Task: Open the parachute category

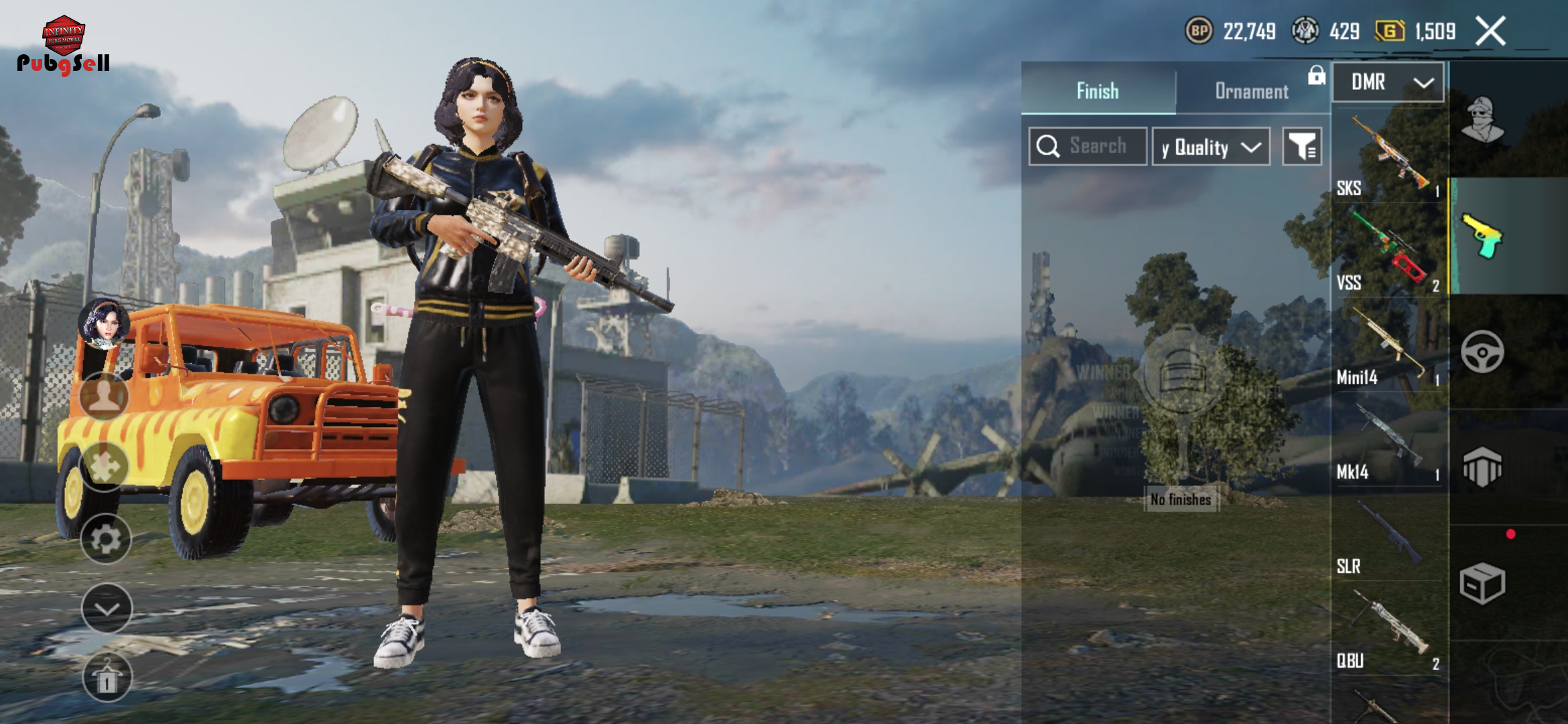Action: coord(1482,467)
